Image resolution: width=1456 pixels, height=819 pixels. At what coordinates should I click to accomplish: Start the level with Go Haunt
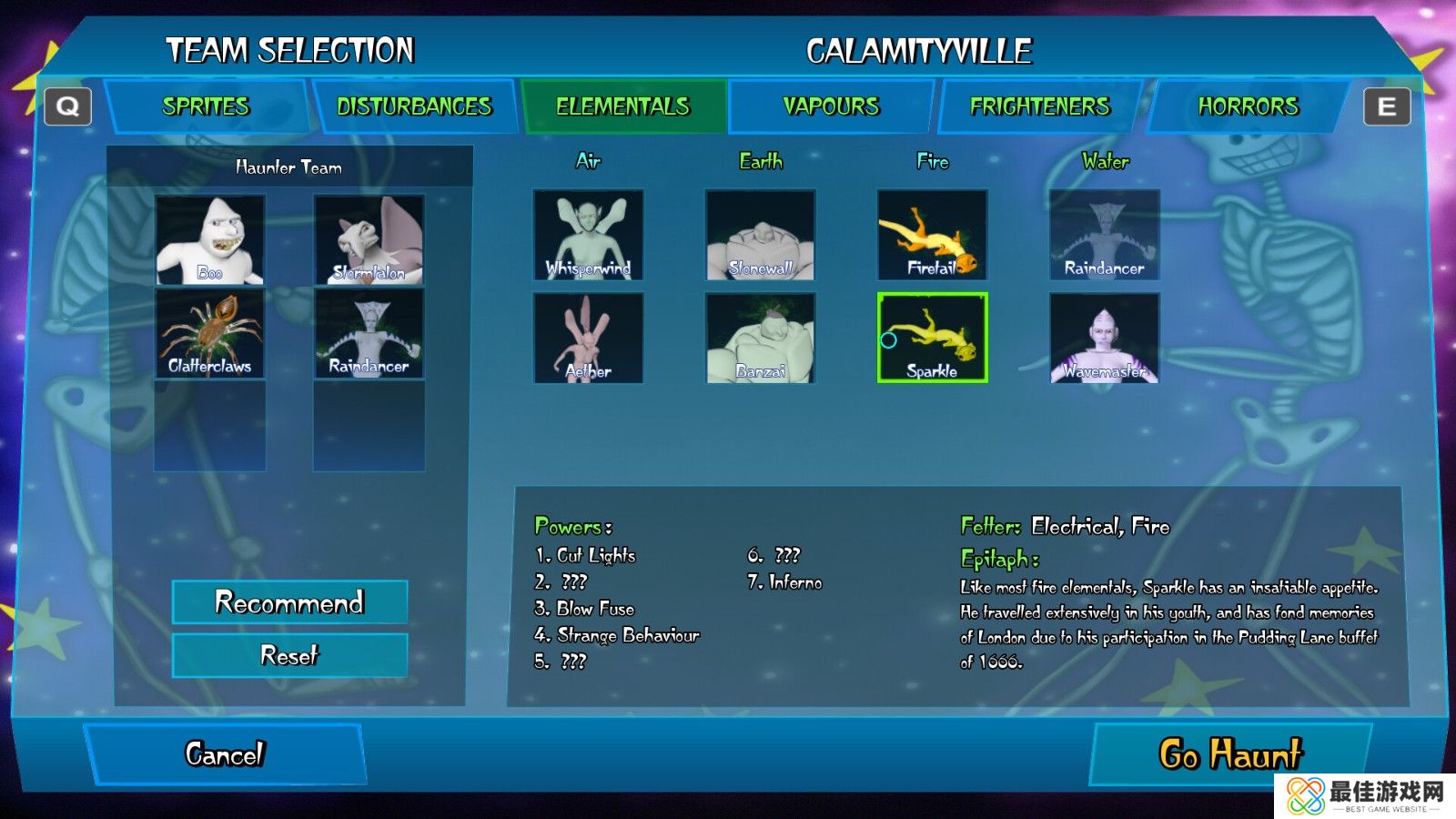(x=1230, y=753)
